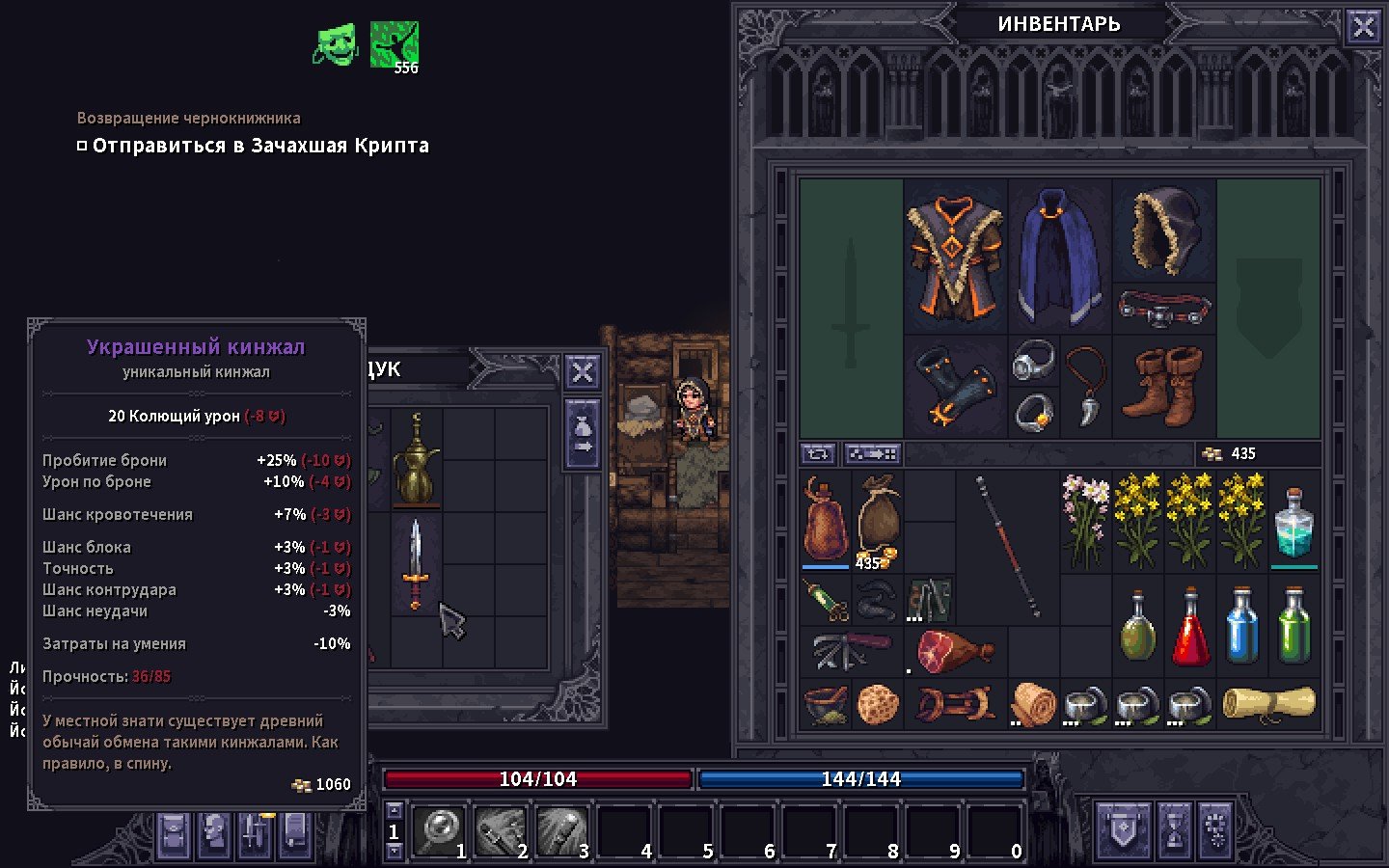Image resolution: width=1389 pixels, height=868 pixels.
Task: Pick the ornate dagger from the chest
Action: click(x=416, y=564)
